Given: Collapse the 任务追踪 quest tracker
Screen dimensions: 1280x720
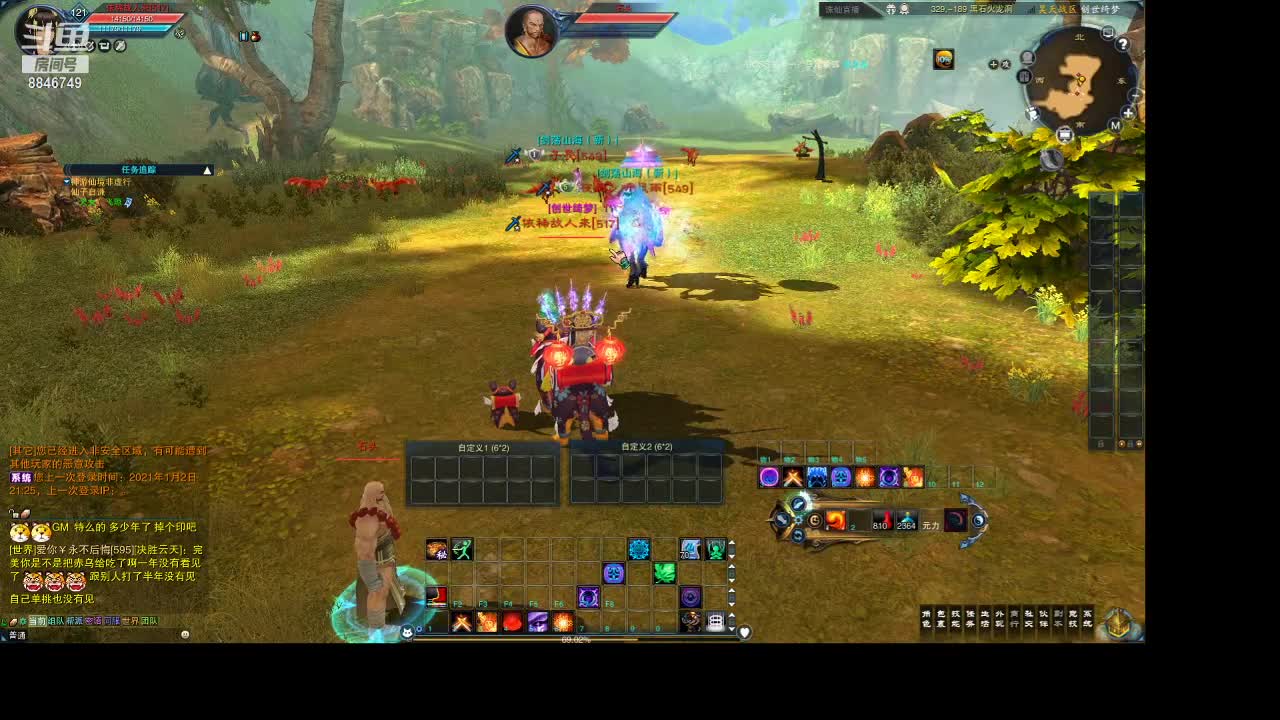Looking at the screenshot, I should pos(207,170).
